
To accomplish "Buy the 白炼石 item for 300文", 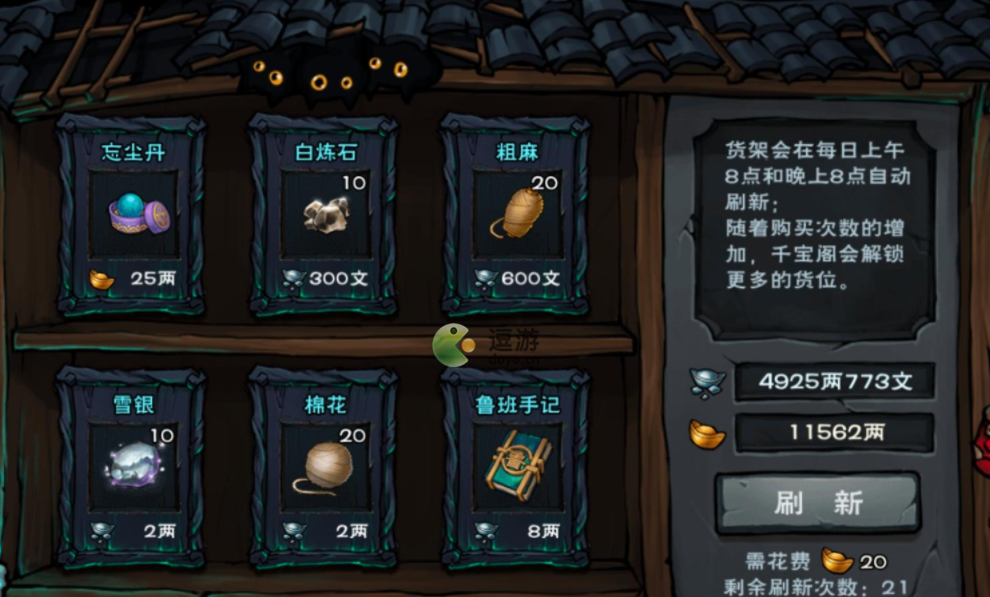I will (324, 215).
